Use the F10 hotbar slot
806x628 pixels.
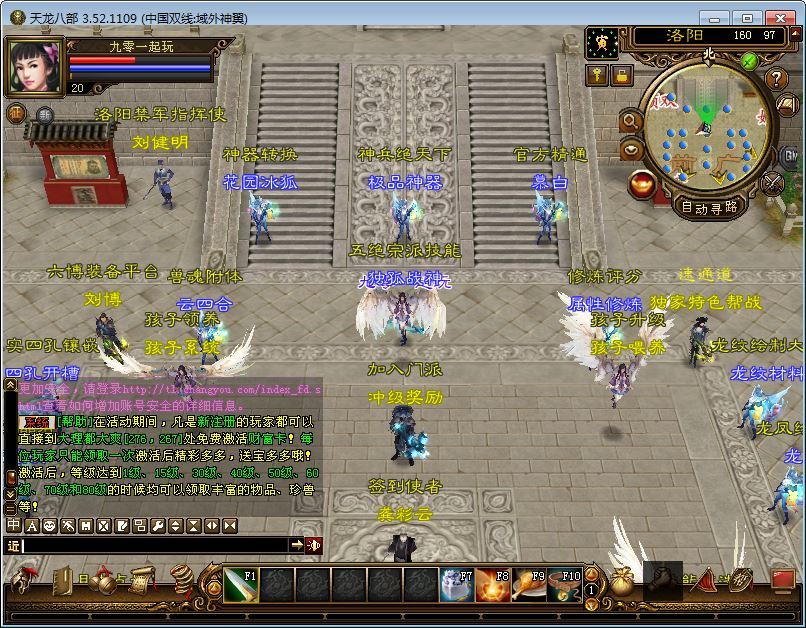click(x=563, y=585)
